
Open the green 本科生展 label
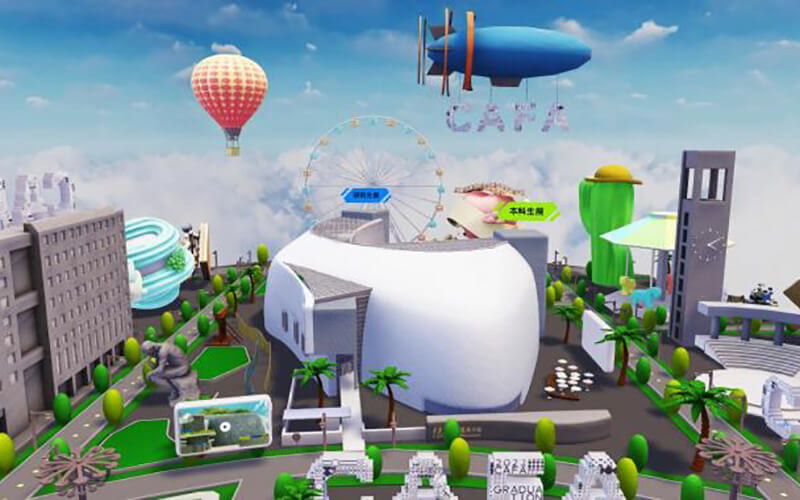[x=527, y=211]
